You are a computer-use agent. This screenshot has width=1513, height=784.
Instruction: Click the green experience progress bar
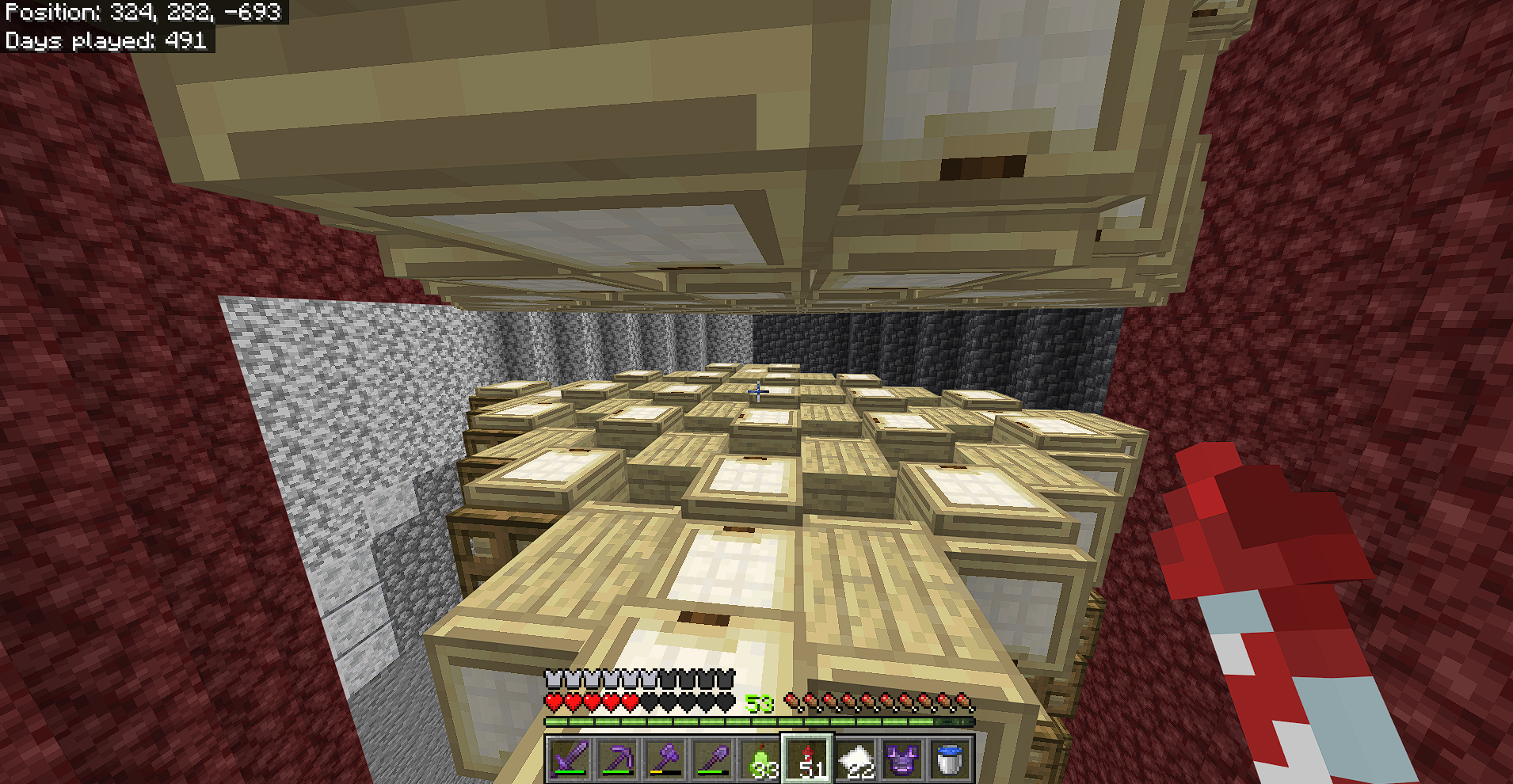[756, 722]
